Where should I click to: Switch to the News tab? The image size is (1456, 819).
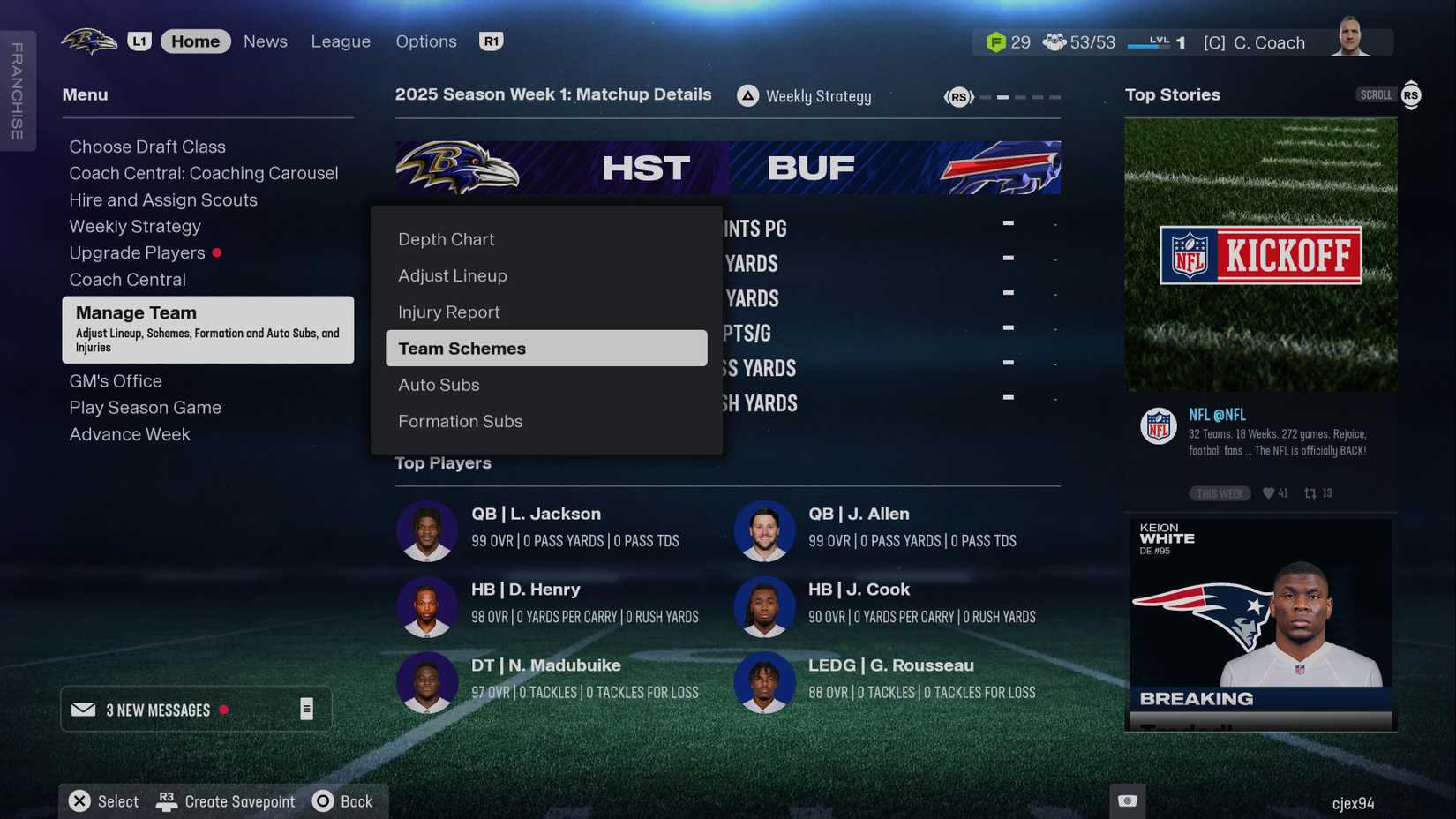click(265, 41)
